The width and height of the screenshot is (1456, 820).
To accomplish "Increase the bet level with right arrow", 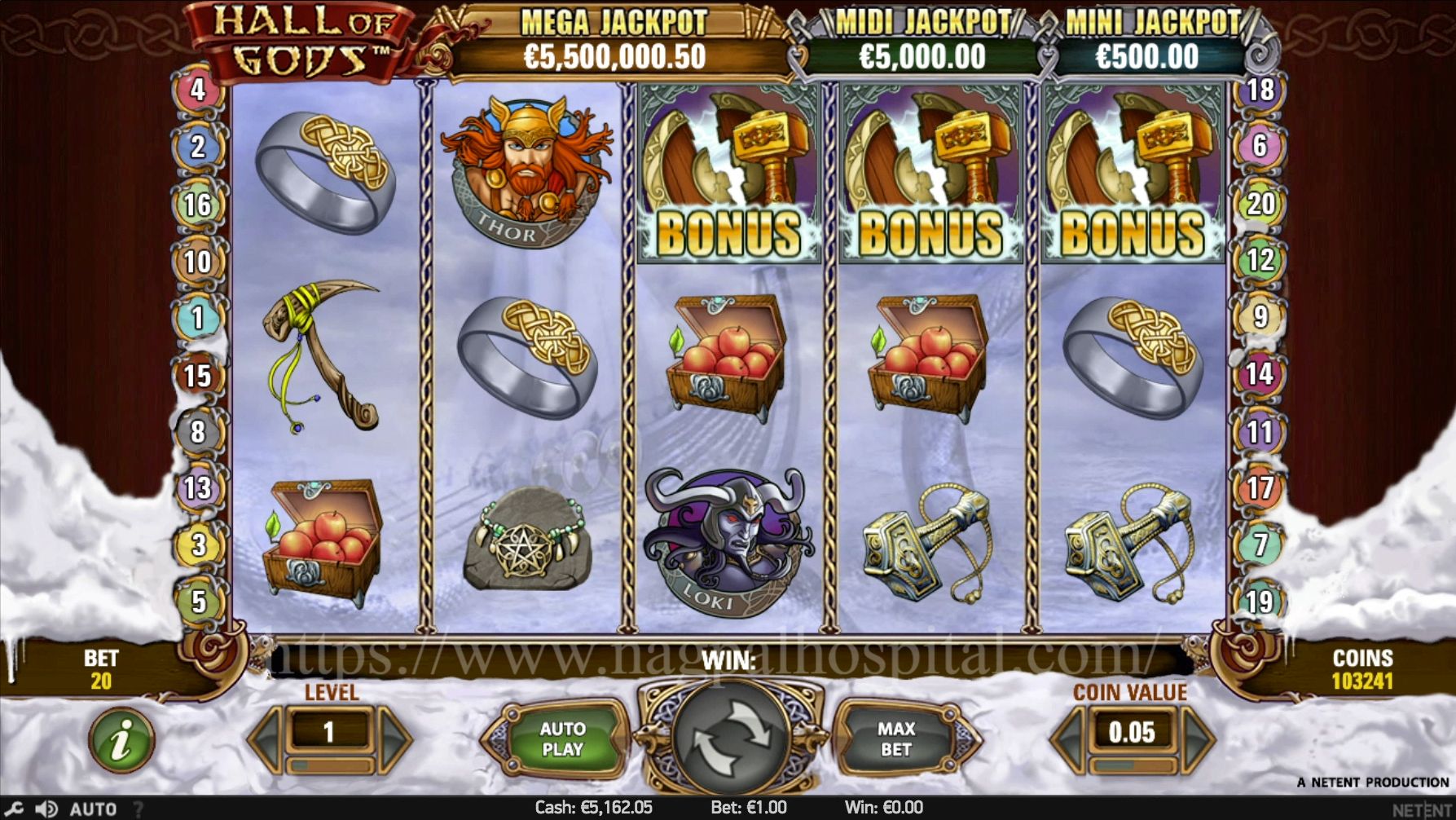I will point(394,738).
